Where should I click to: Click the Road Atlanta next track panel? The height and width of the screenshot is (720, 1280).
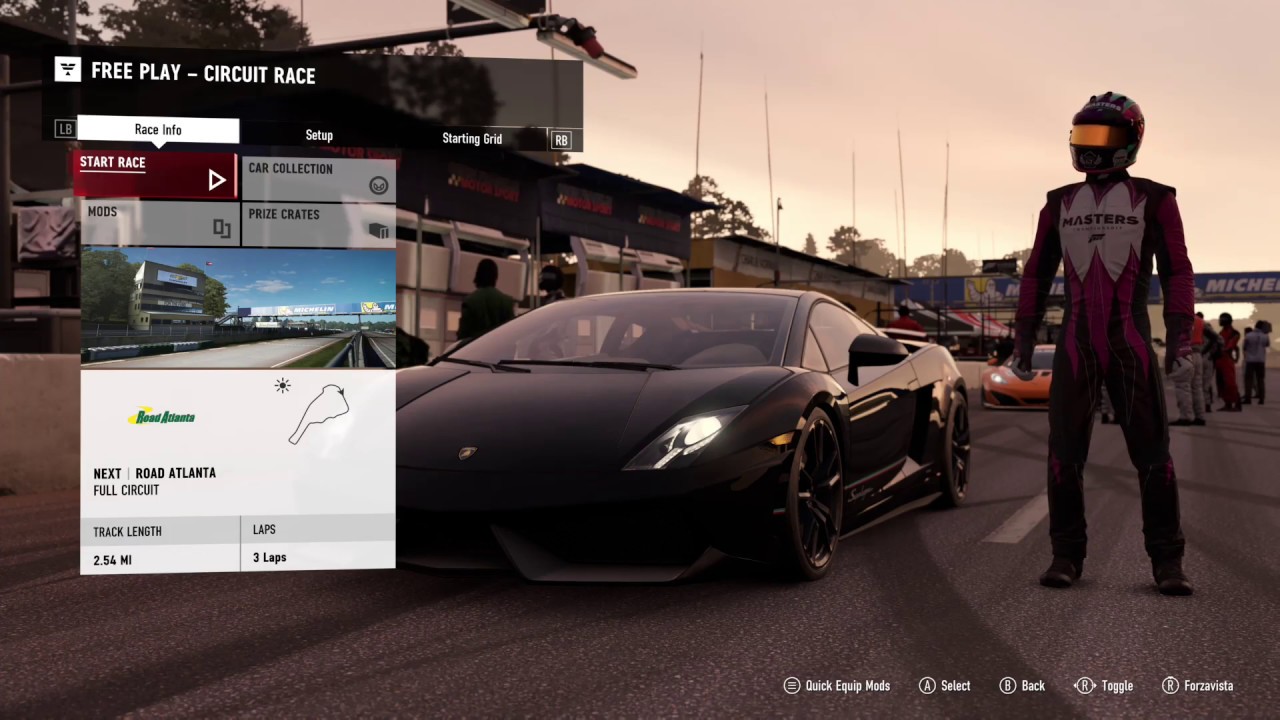(x=238, y=442)
